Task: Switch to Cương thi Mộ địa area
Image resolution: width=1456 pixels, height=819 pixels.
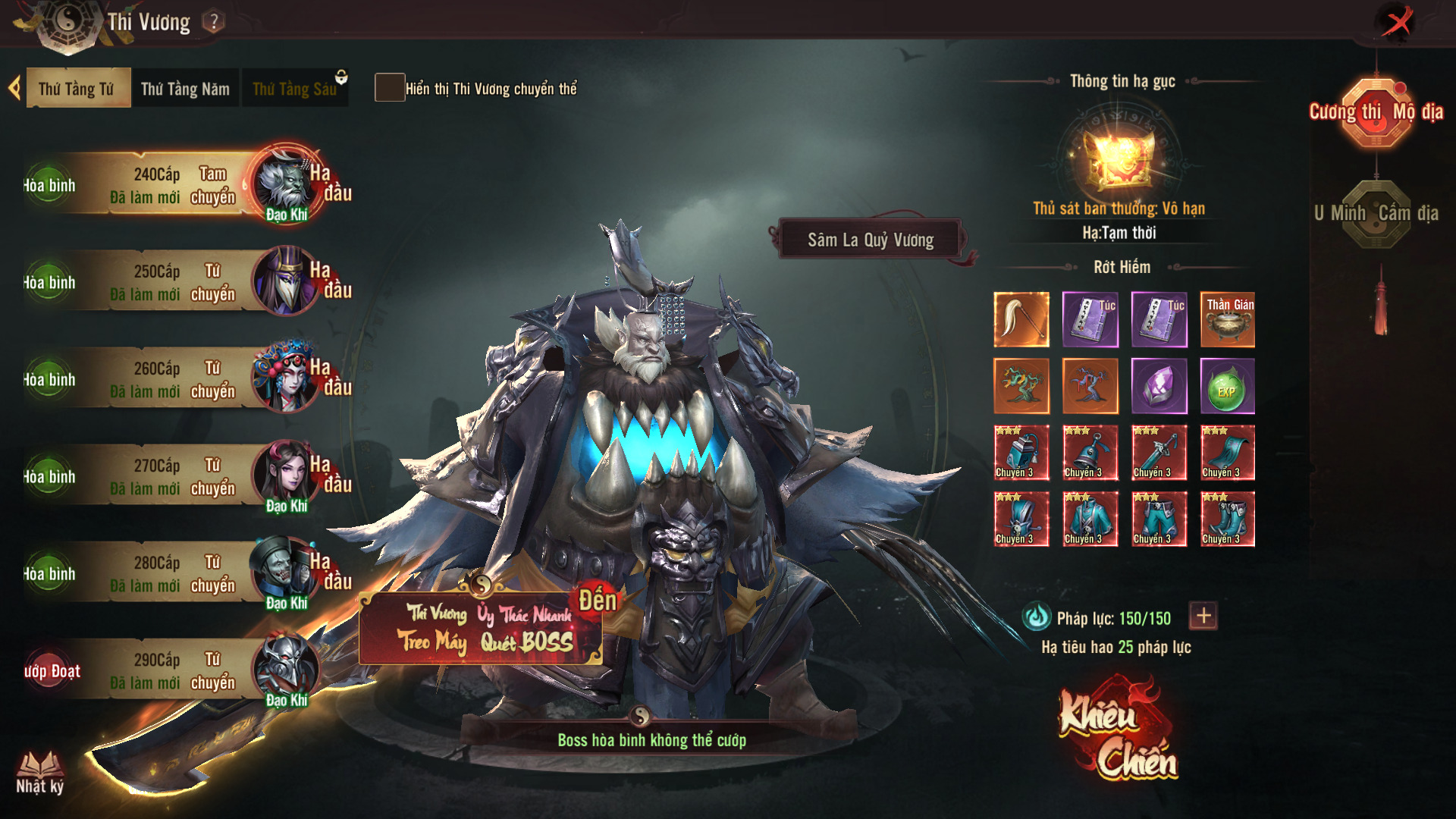Action: click(x=1376, y=112)
